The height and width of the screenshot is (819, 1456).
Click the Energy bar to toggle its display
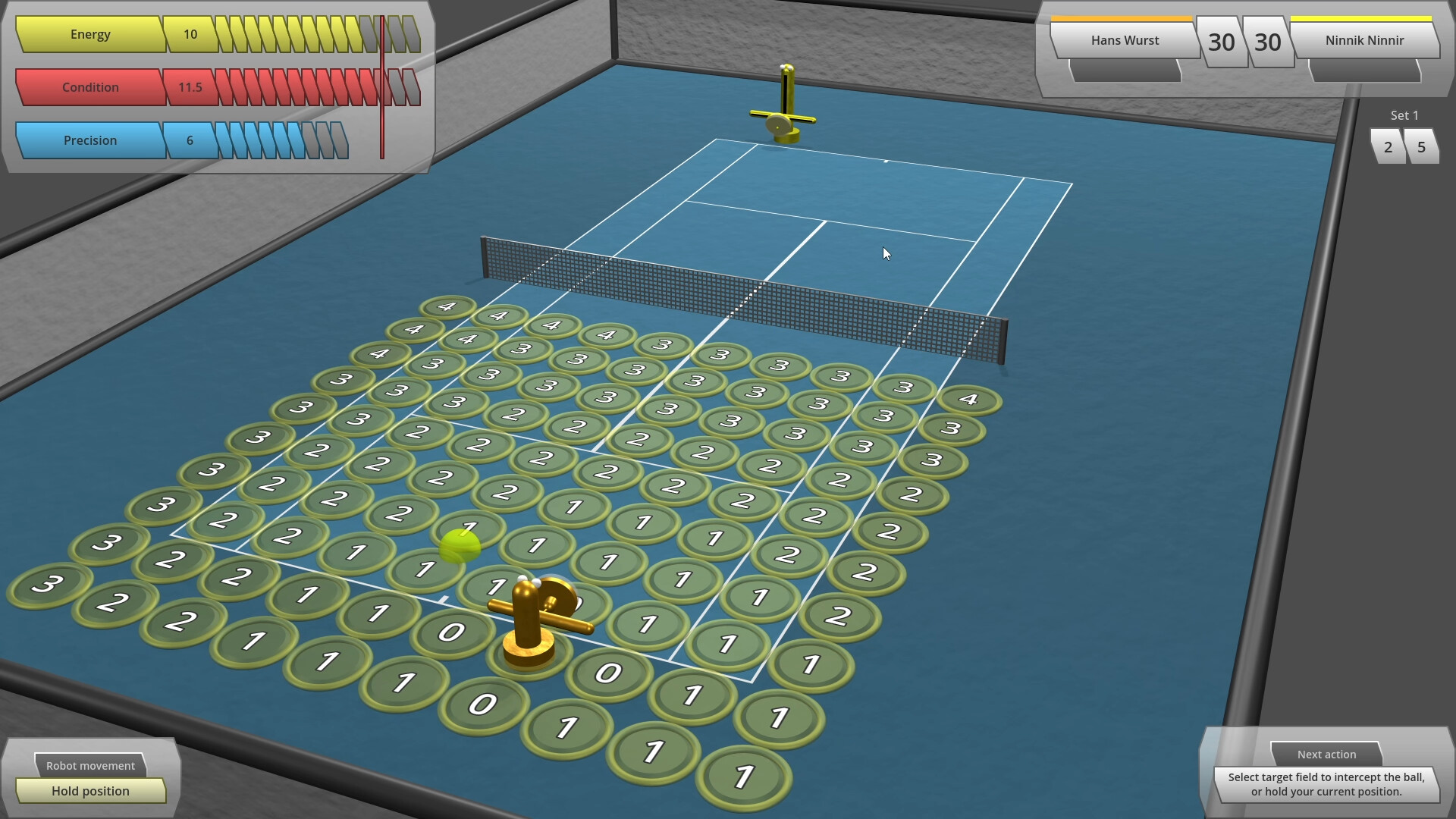click(91, 34)
